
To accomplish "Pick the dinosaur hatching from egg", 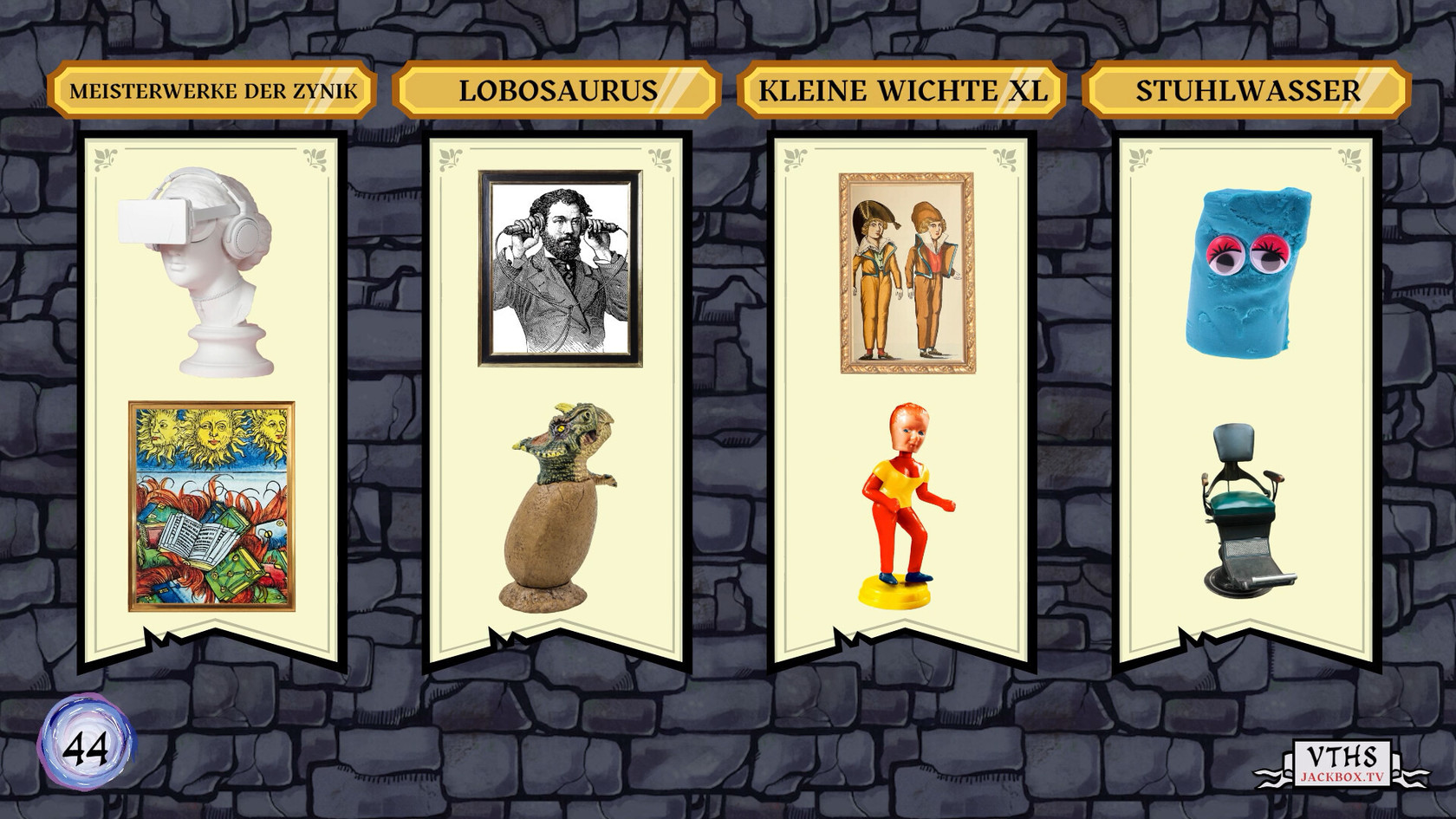I will 556,503.
